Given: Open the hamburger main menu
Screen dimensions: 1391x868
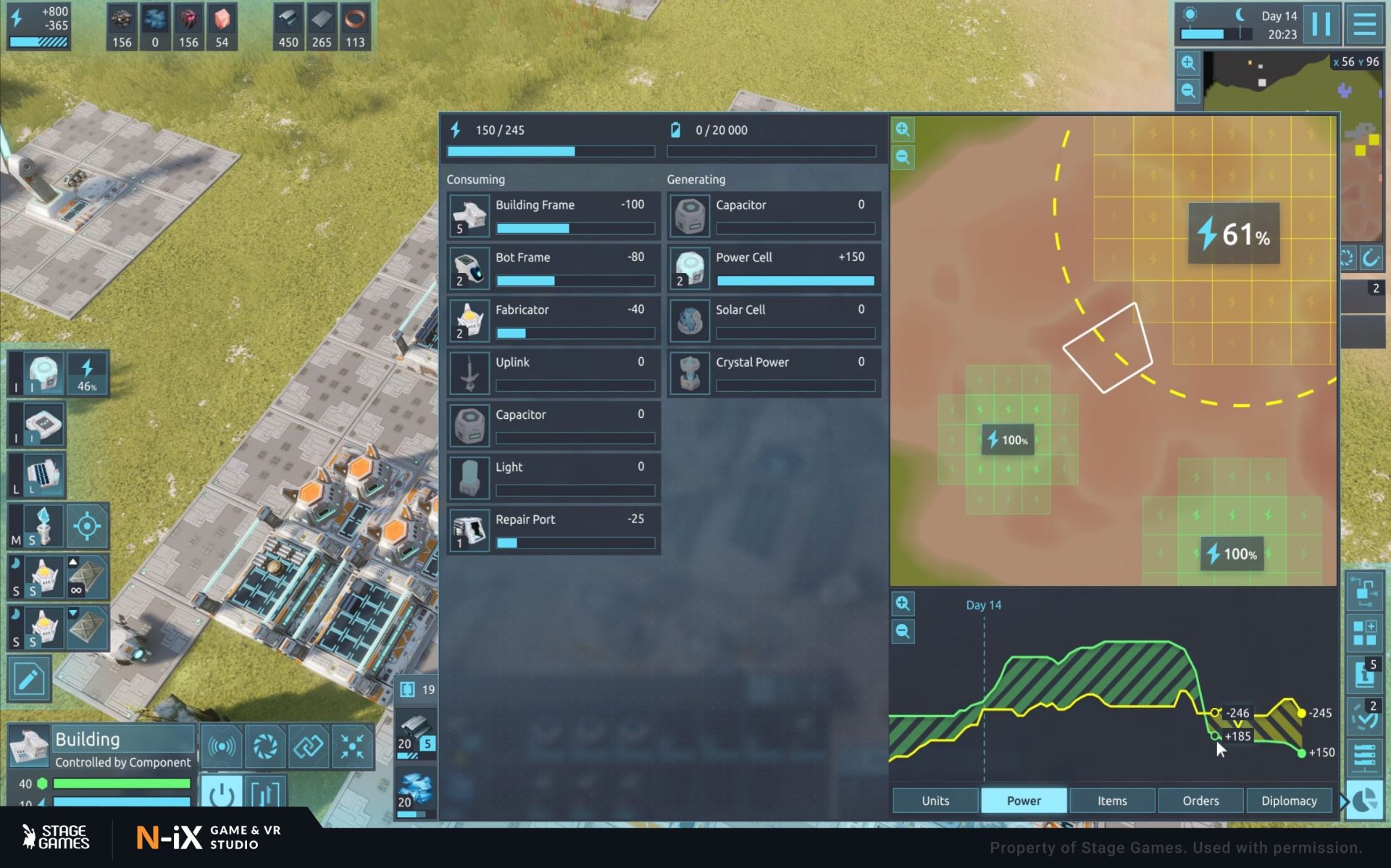Looking at the screenshot, I should 1364,25.
